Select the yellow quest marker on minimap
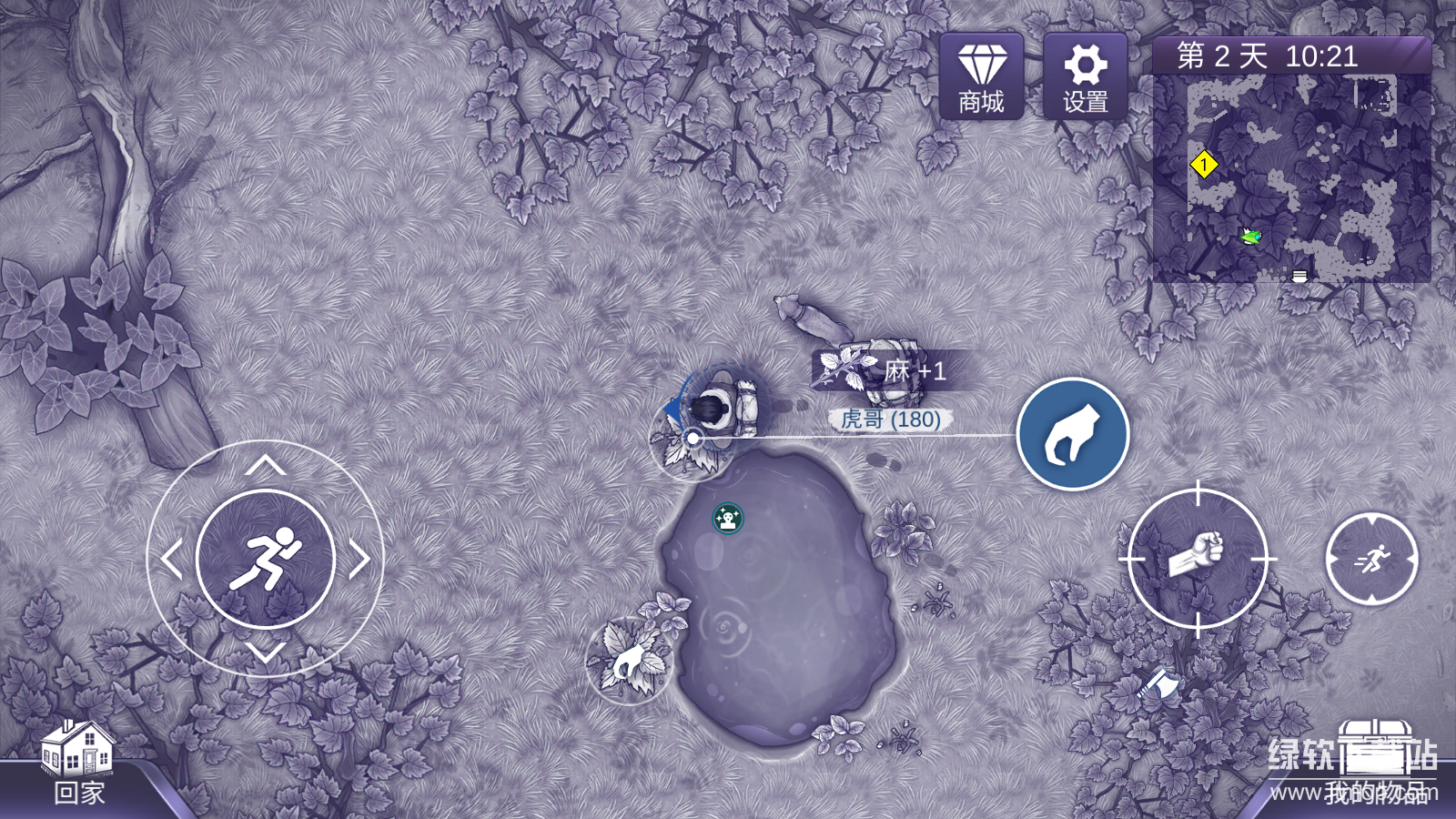1456x819 pixels. coord(1204,165)
